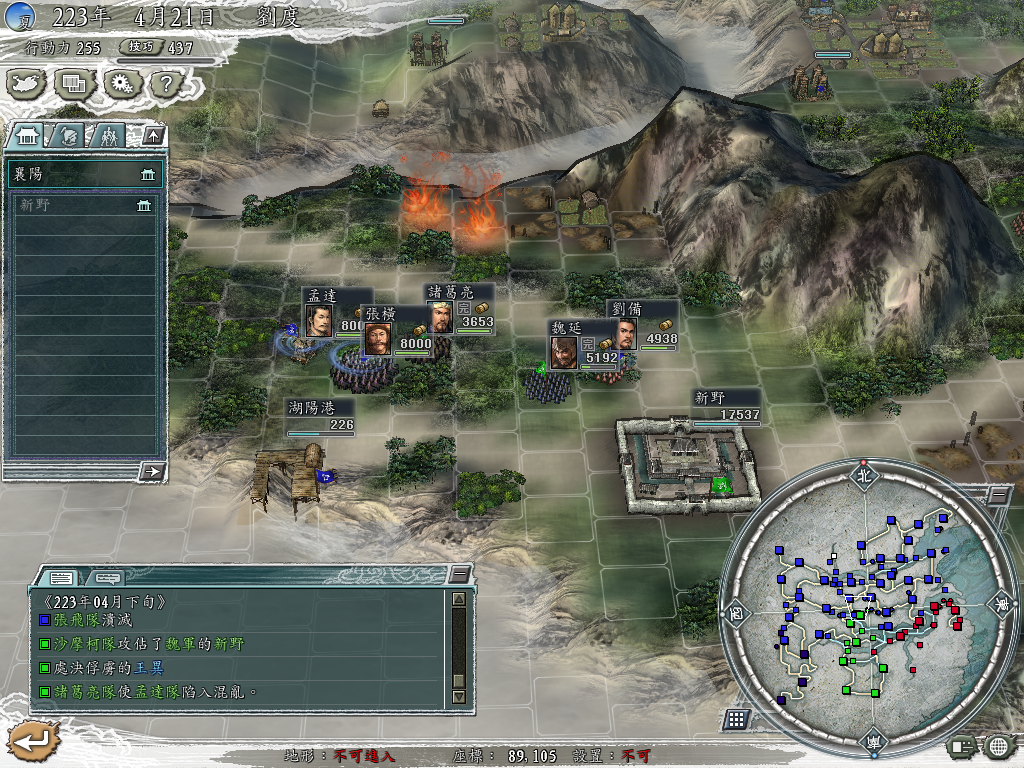Image resolution: width=1024 pixels, height=768 pixels.
Task: Switch to the event log text tab
Action: pos(62,577)
